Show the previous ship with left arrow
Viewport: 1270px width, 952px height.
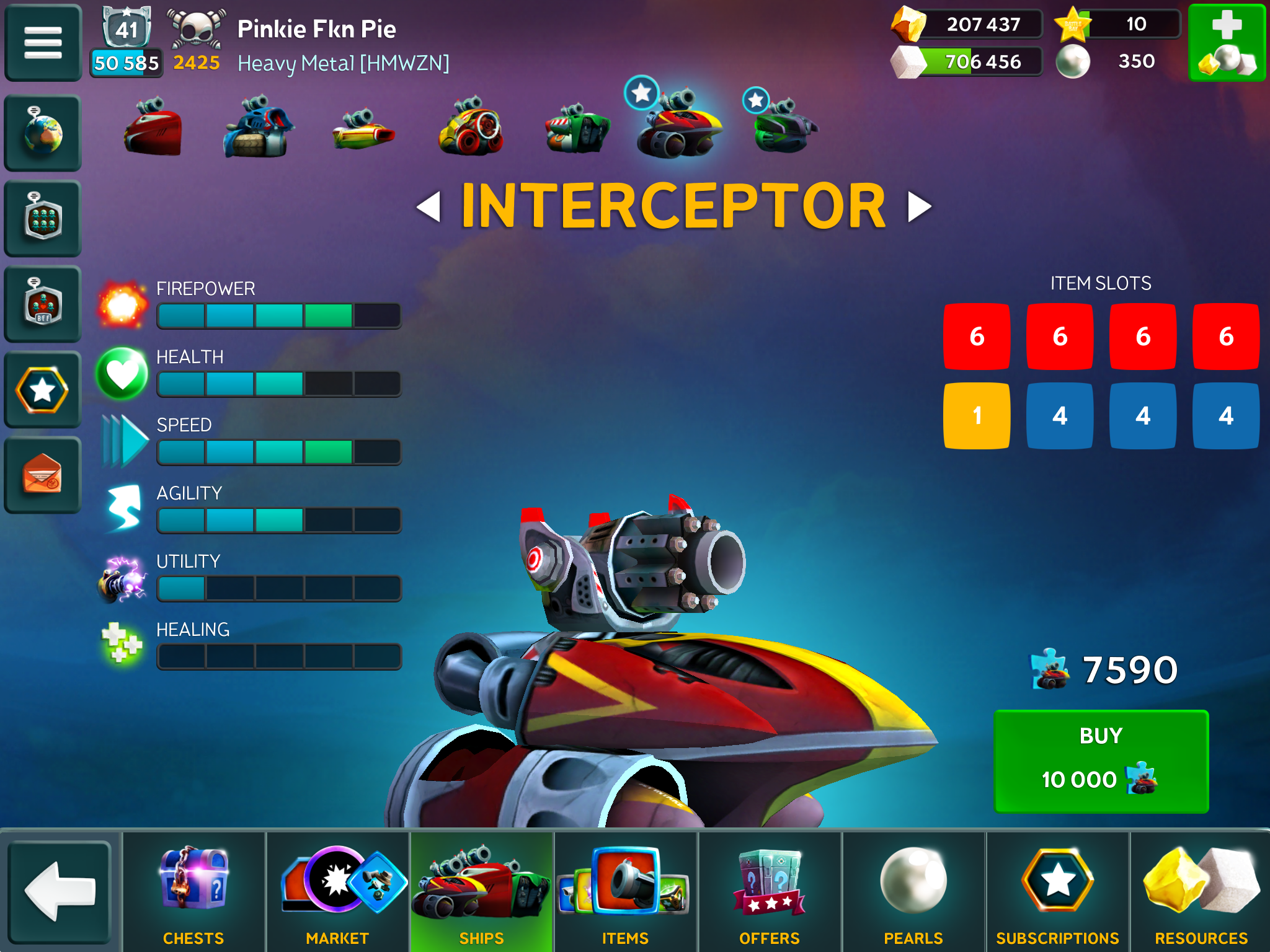point(429,206)
